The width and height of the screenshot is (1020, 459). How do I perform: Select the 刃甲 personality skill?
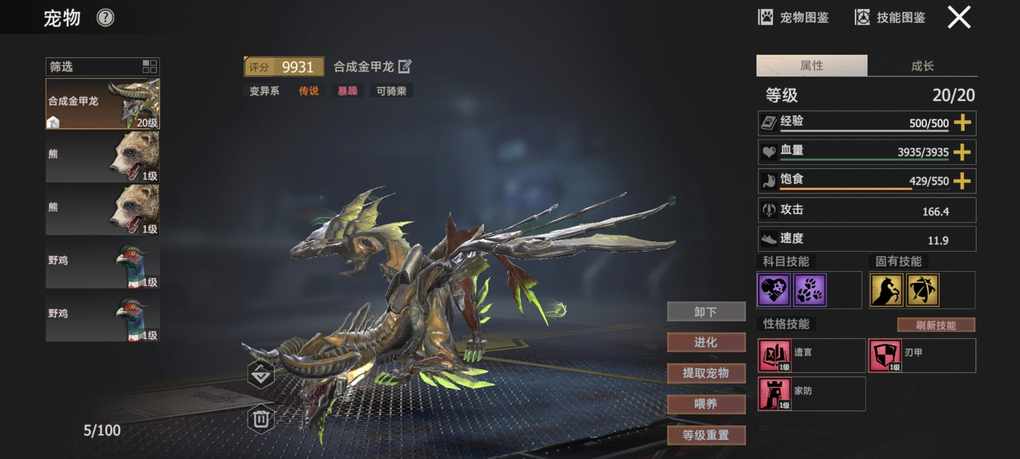(x=921, y=355)
